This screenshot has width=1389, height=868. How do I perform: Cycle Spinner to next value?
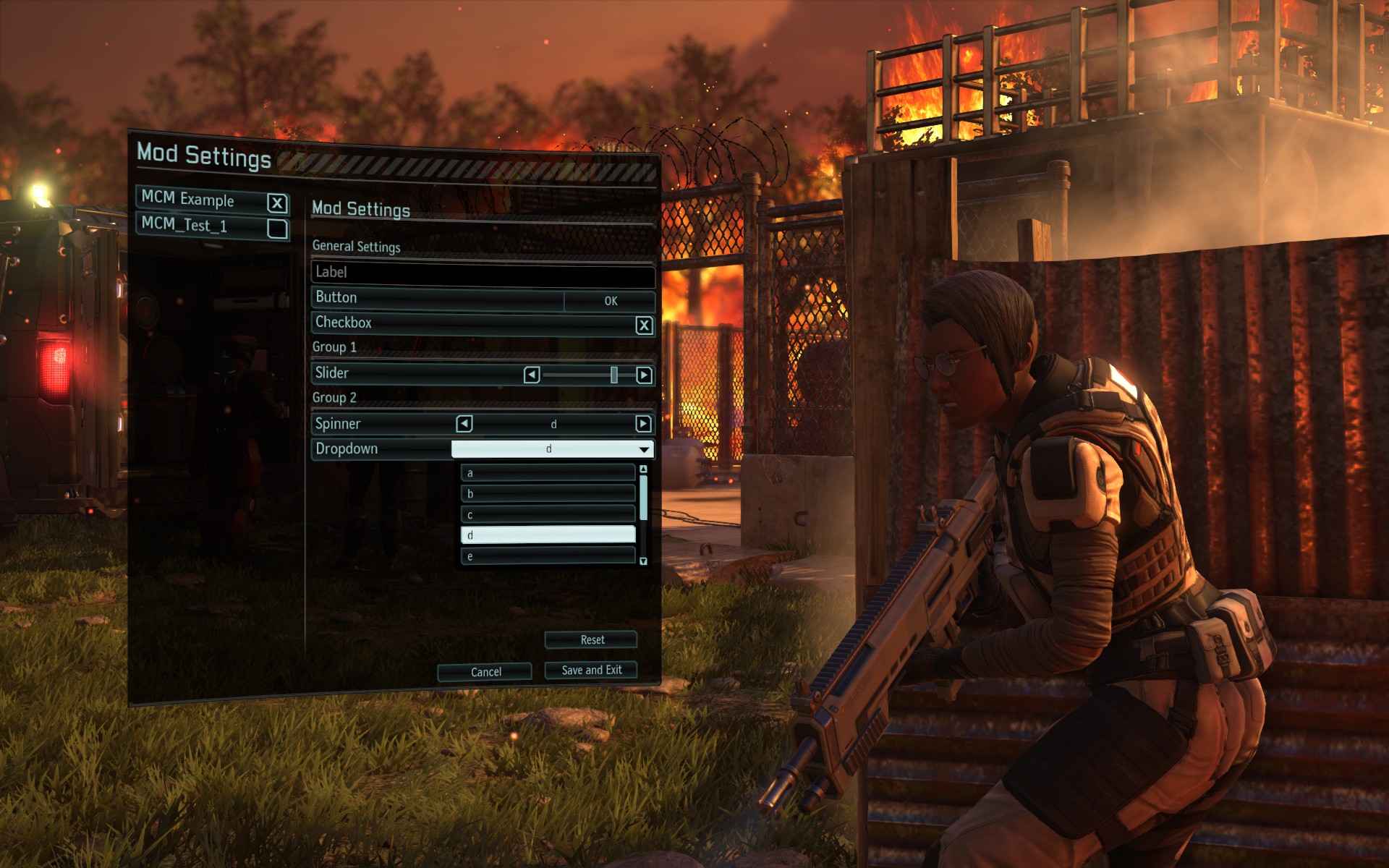642,424
